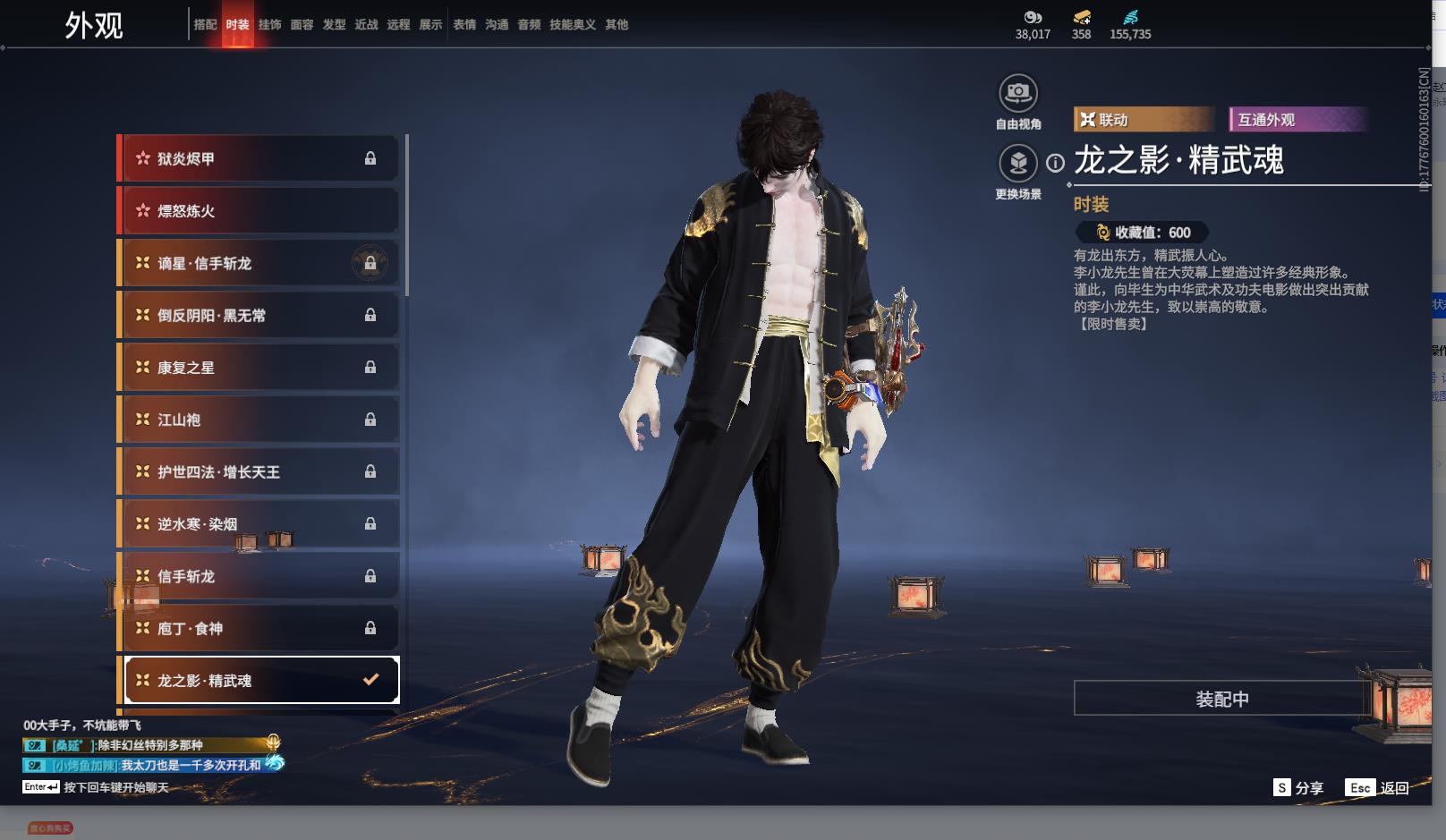Open the 近战 melee tab

[x=366, y=25]
